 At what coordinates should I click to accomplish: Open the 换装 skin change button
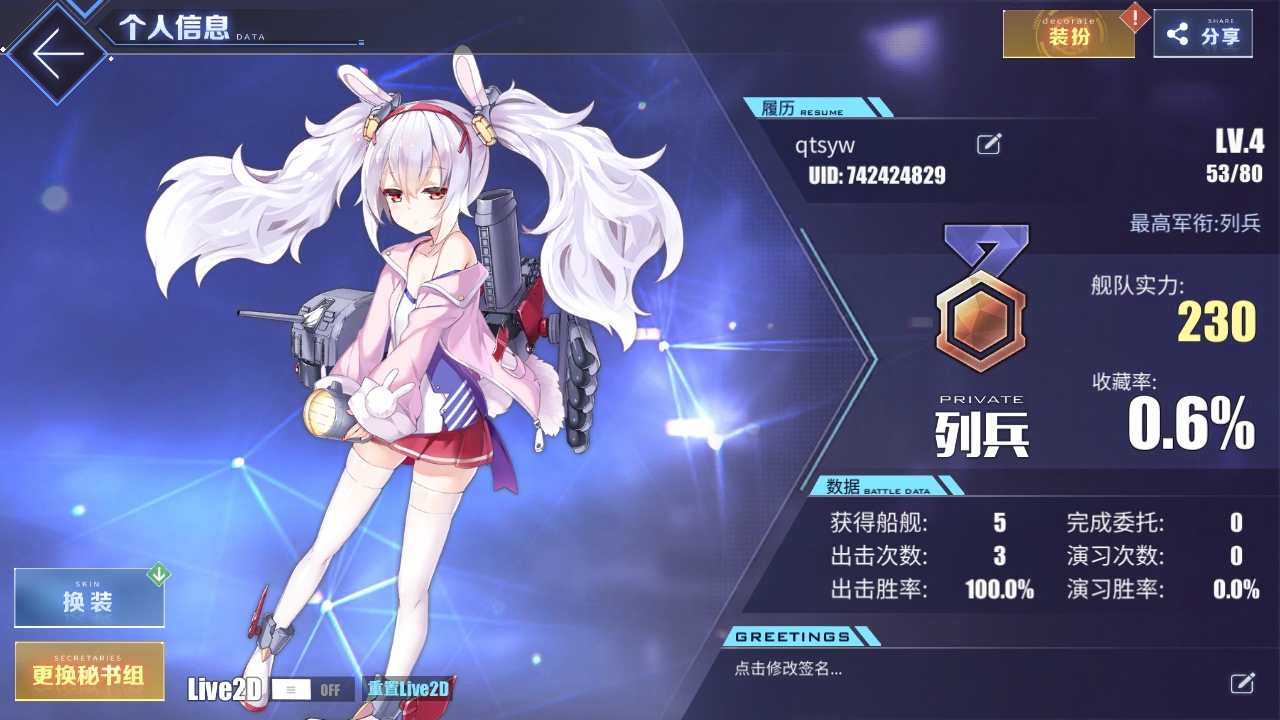coord(89,599)
